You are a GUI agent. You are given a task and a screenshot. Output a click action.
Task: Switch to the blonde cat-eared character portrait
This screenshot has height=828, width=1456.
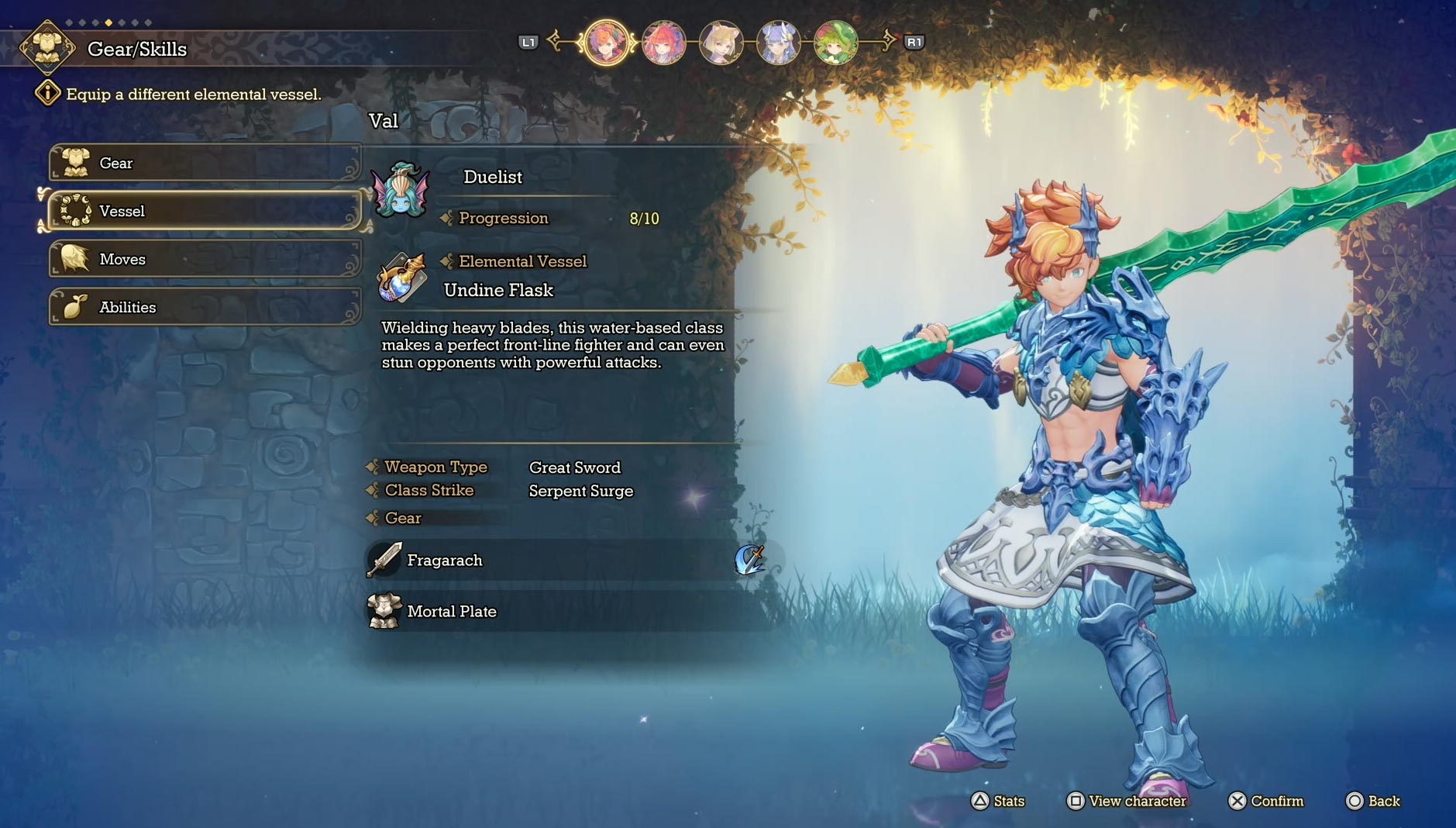tap(721, 43)
